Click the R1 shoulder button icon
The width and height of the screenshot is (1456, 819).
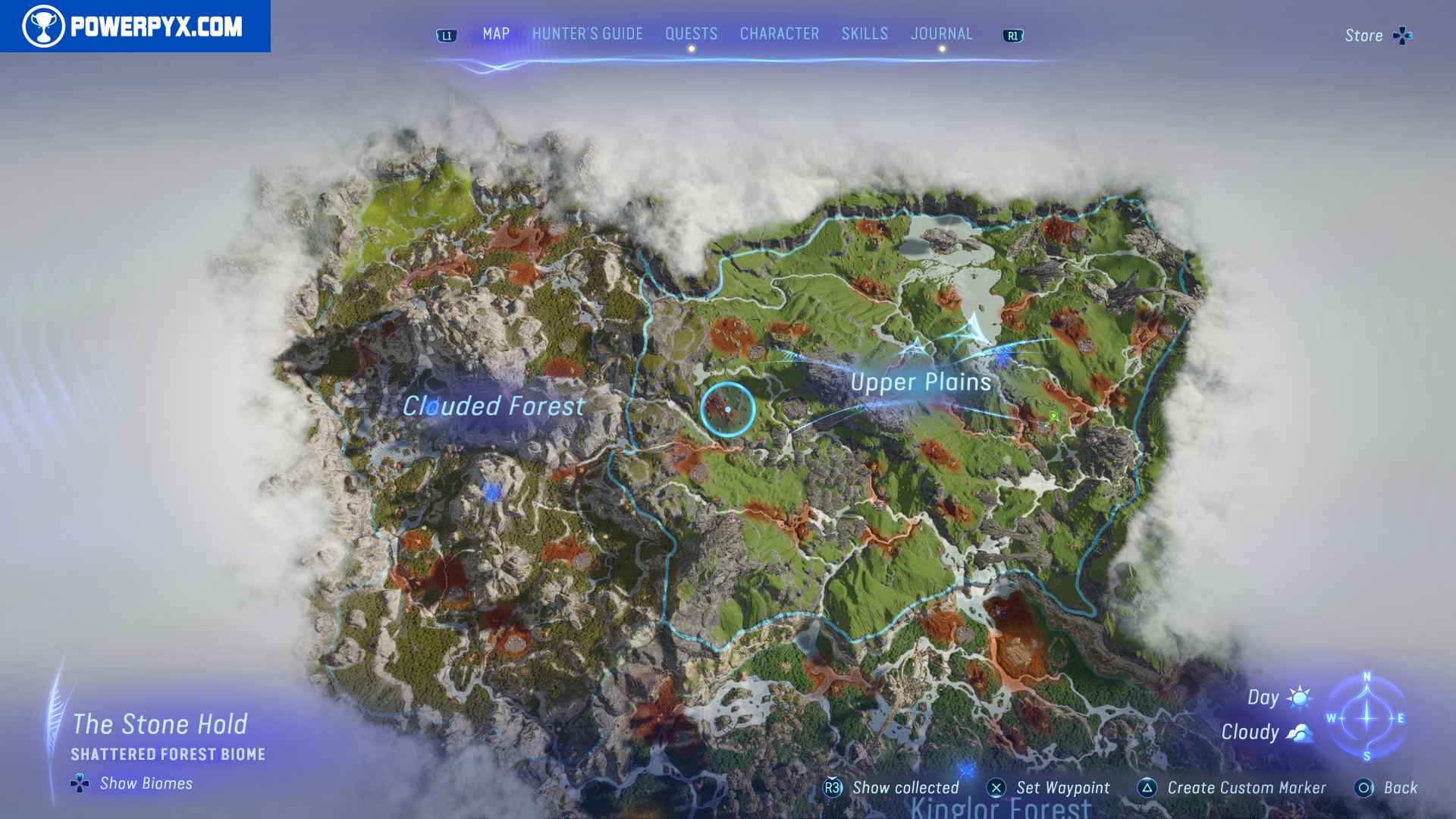coord(1014,34)
